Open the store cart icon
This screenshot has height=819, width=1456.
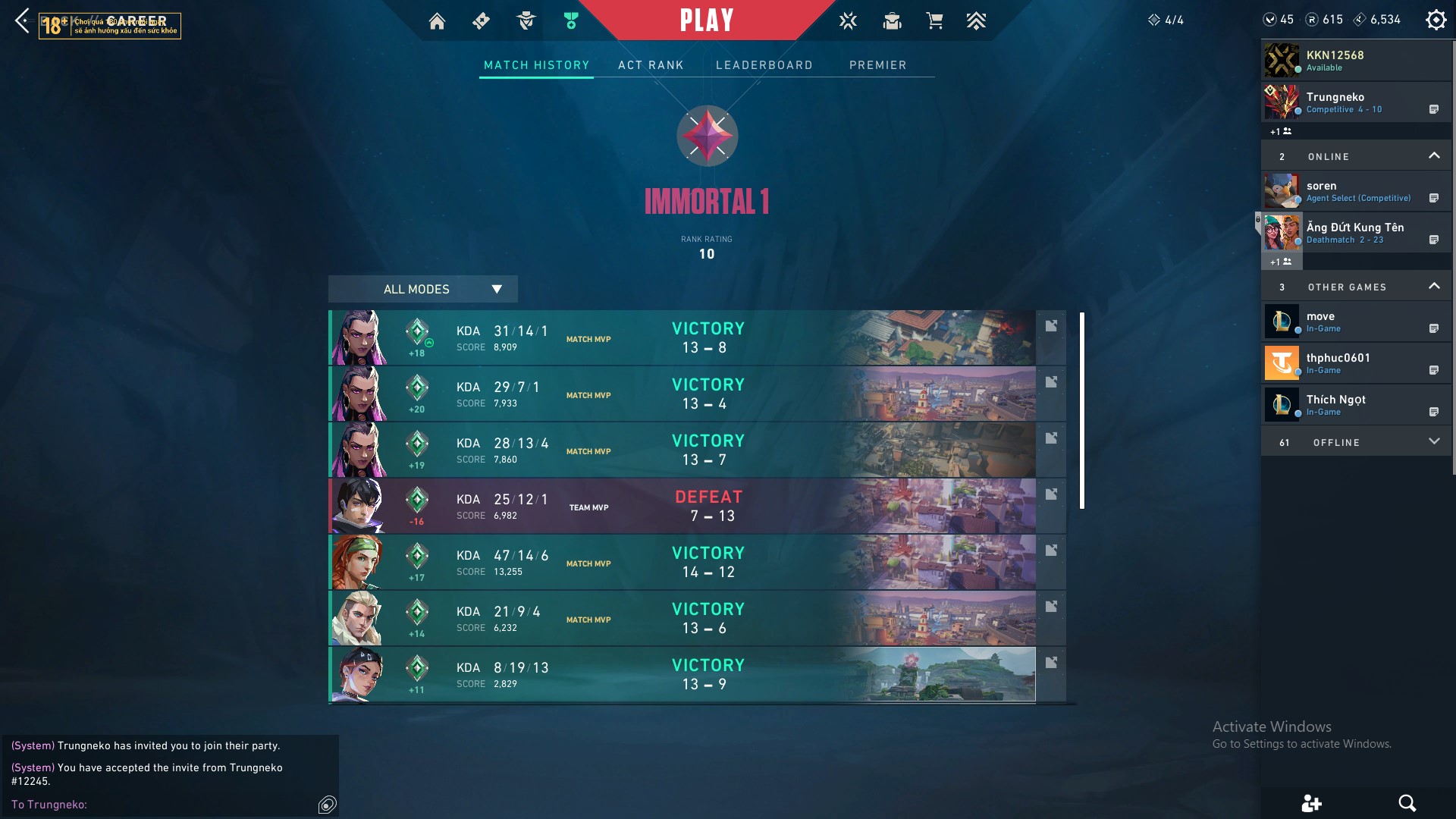click(x=934, y=21)
